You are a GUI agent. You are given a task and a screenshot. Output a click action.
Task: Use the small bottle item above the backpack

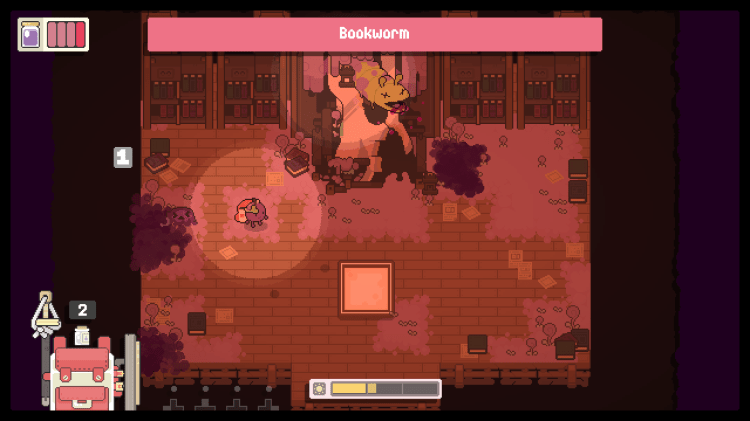(82, 336)
